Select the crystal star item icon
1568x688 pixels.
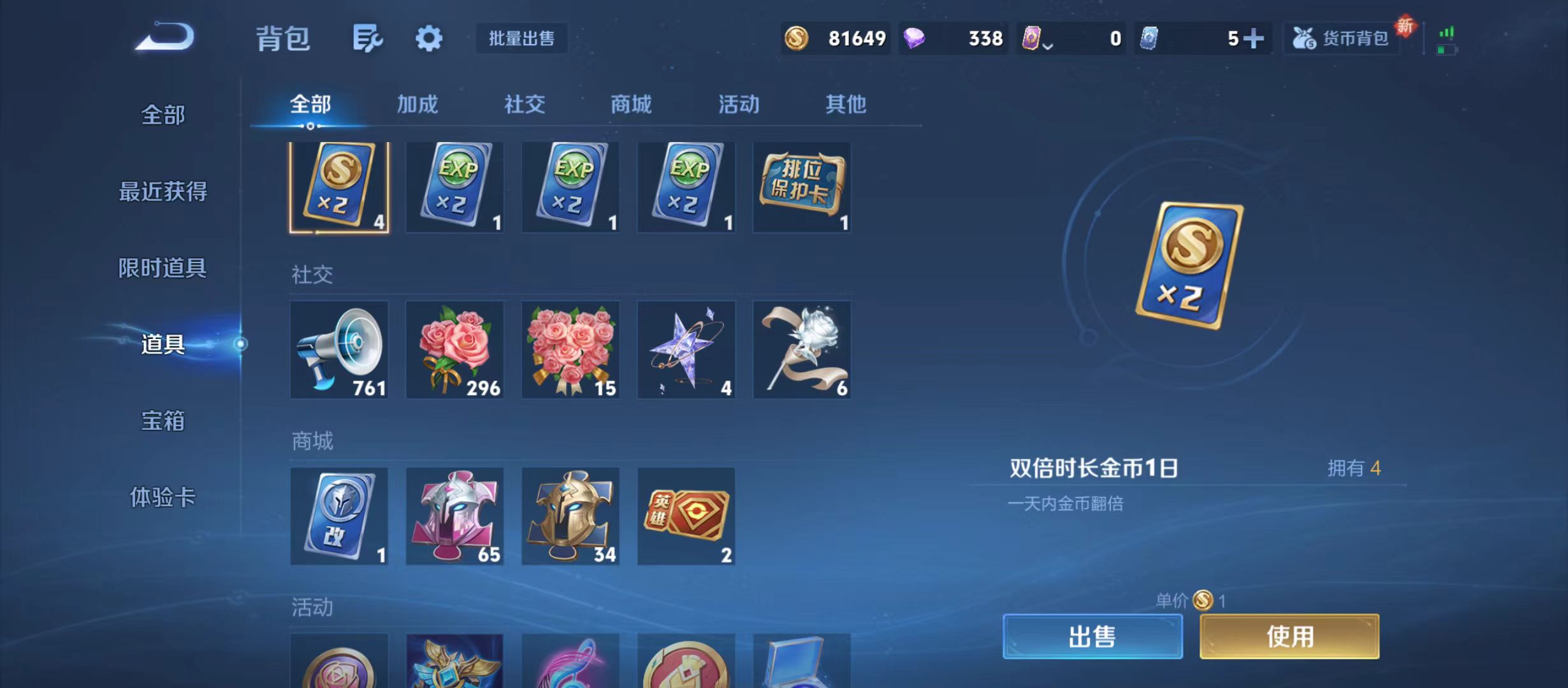coord(686,349)
